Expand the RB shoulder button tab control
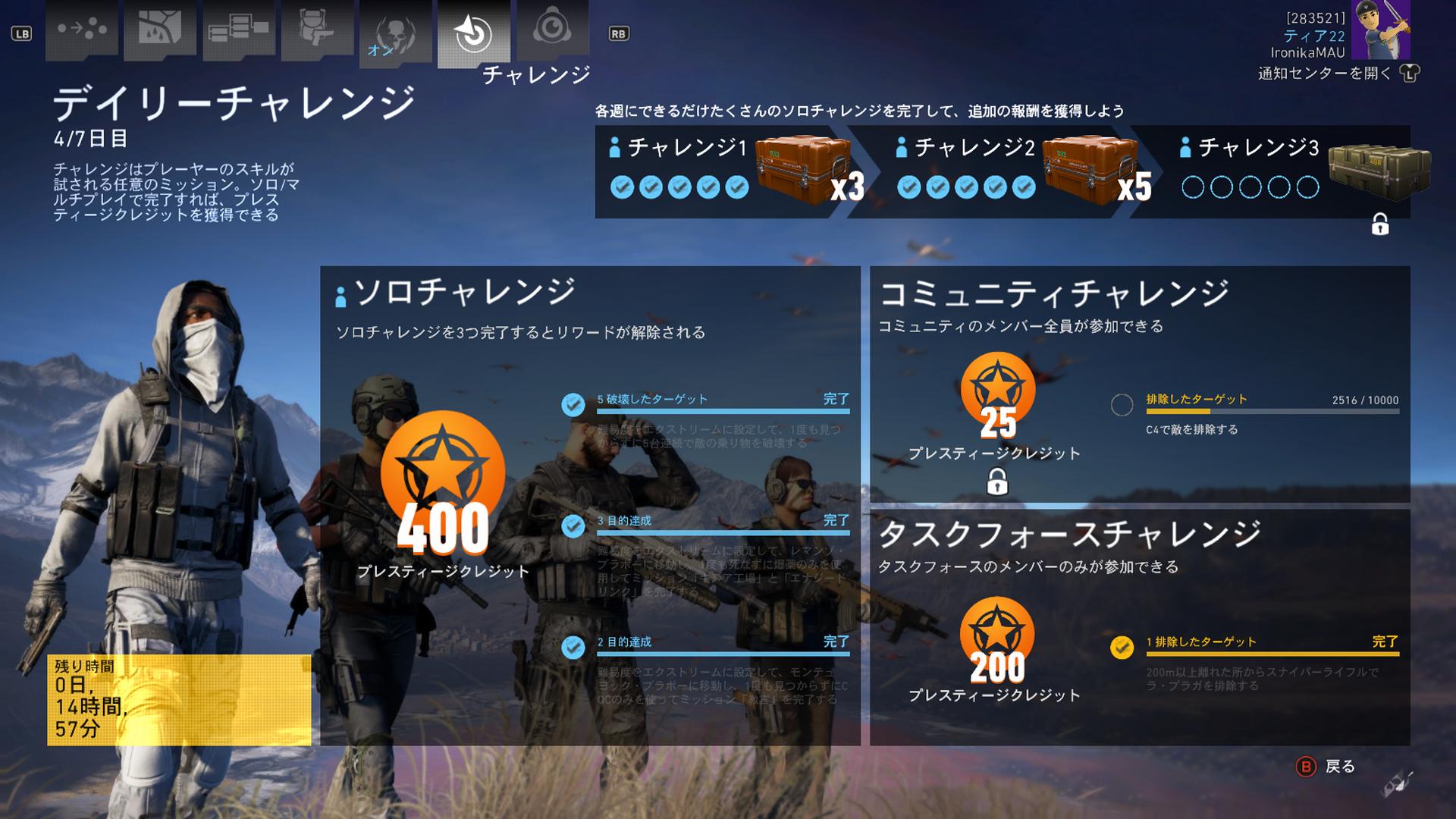The image size is (1456, 819). point(619,33)
